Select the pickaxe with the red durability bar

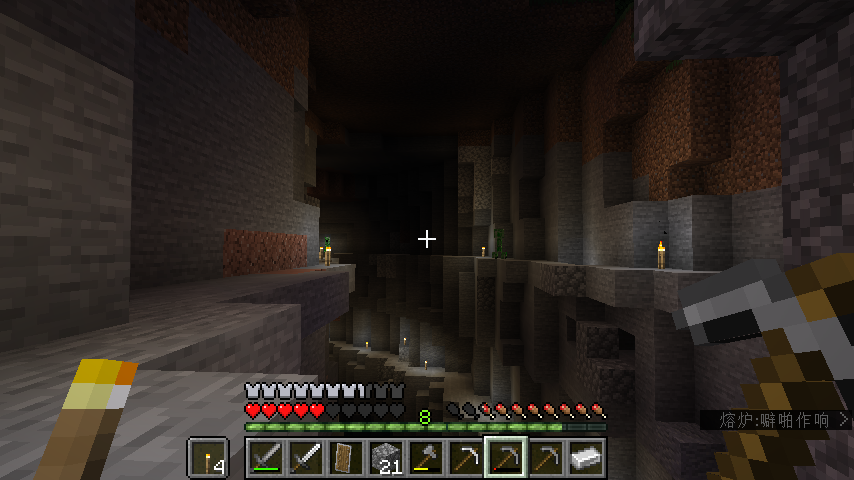(x=505, y=457)
